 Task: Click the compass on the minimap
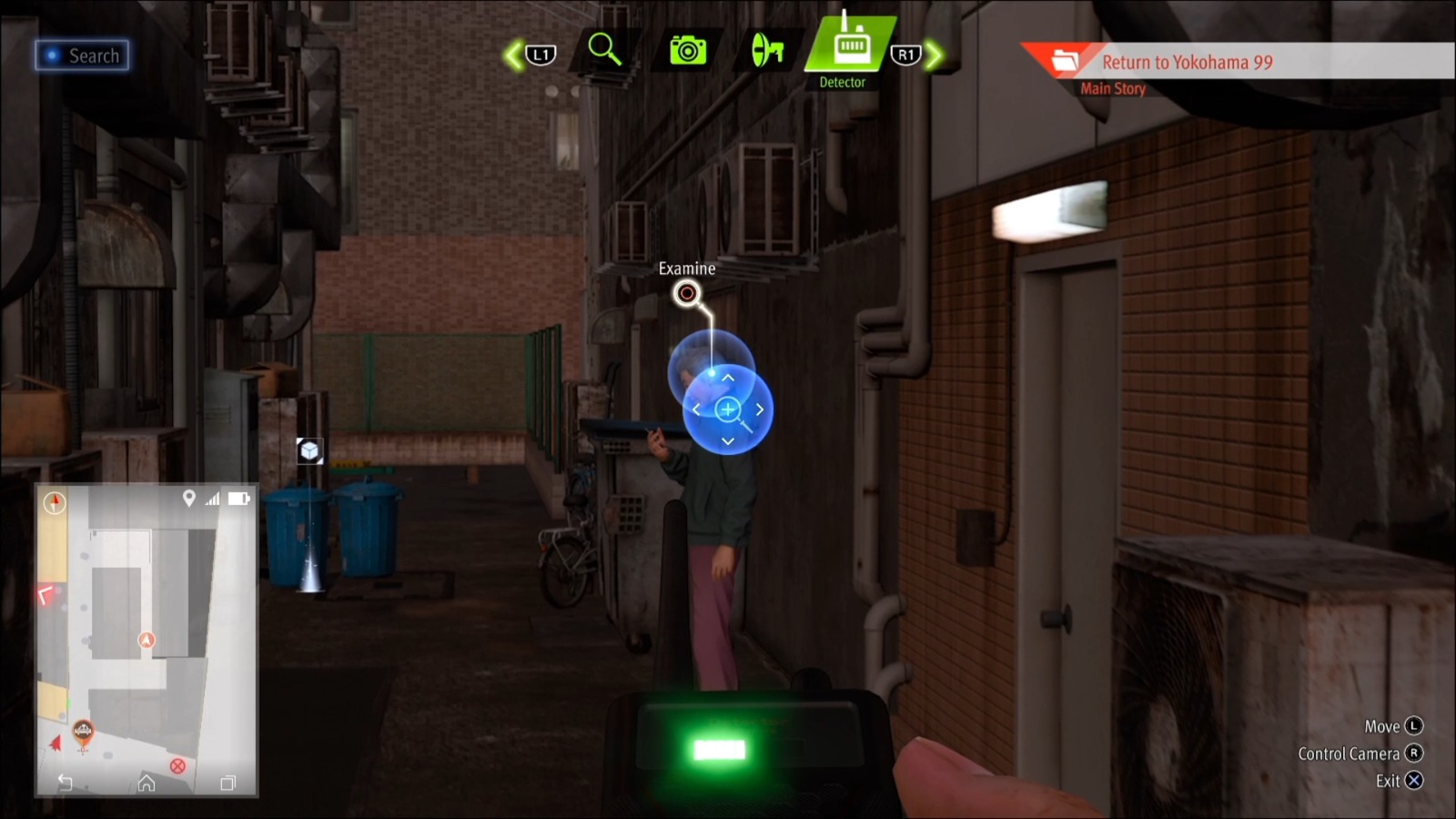[x=53, y=501]
